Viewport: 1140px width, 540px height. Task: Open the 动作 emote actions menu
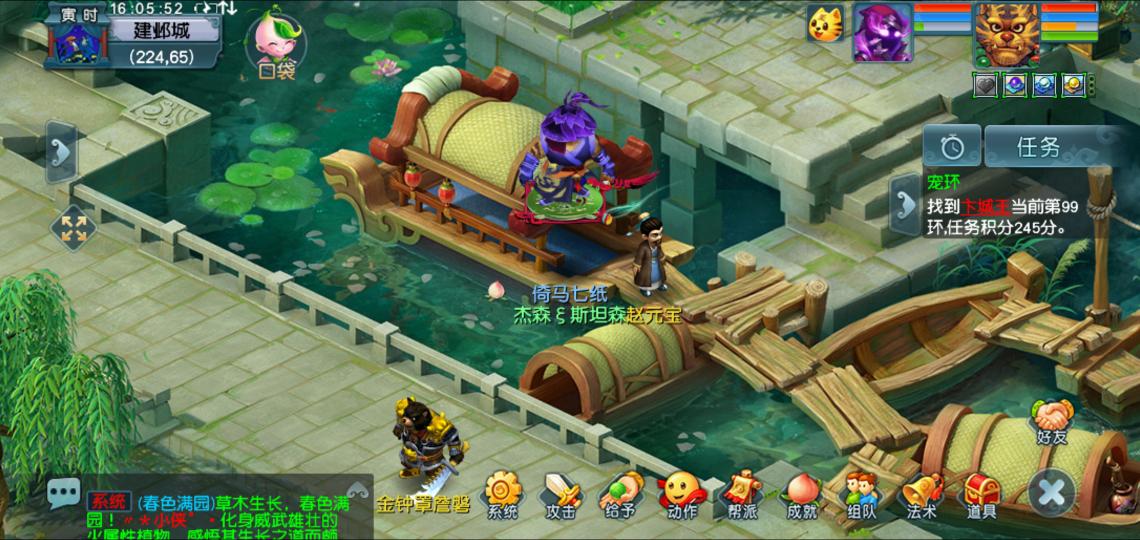pyautogui.click(x=681, y=494)
